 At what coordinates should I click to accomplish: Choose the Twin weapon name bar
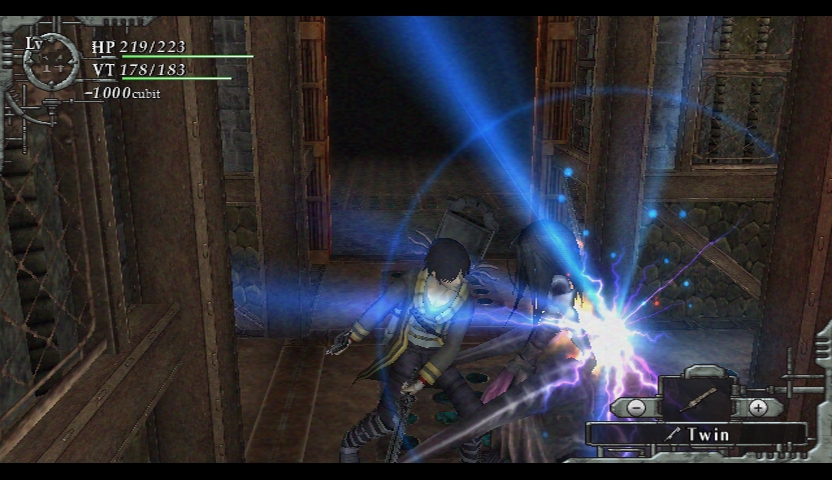[x=696, y=436]
